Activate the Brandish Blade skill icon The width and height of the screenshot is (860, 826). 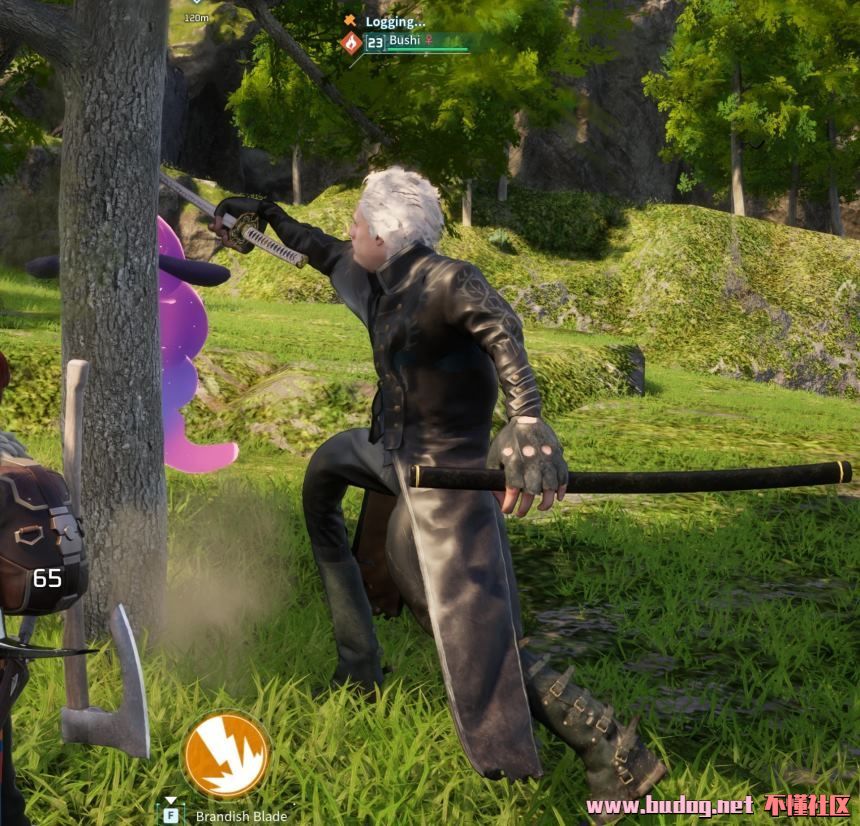pyautogui.click(x=225, y=755)
